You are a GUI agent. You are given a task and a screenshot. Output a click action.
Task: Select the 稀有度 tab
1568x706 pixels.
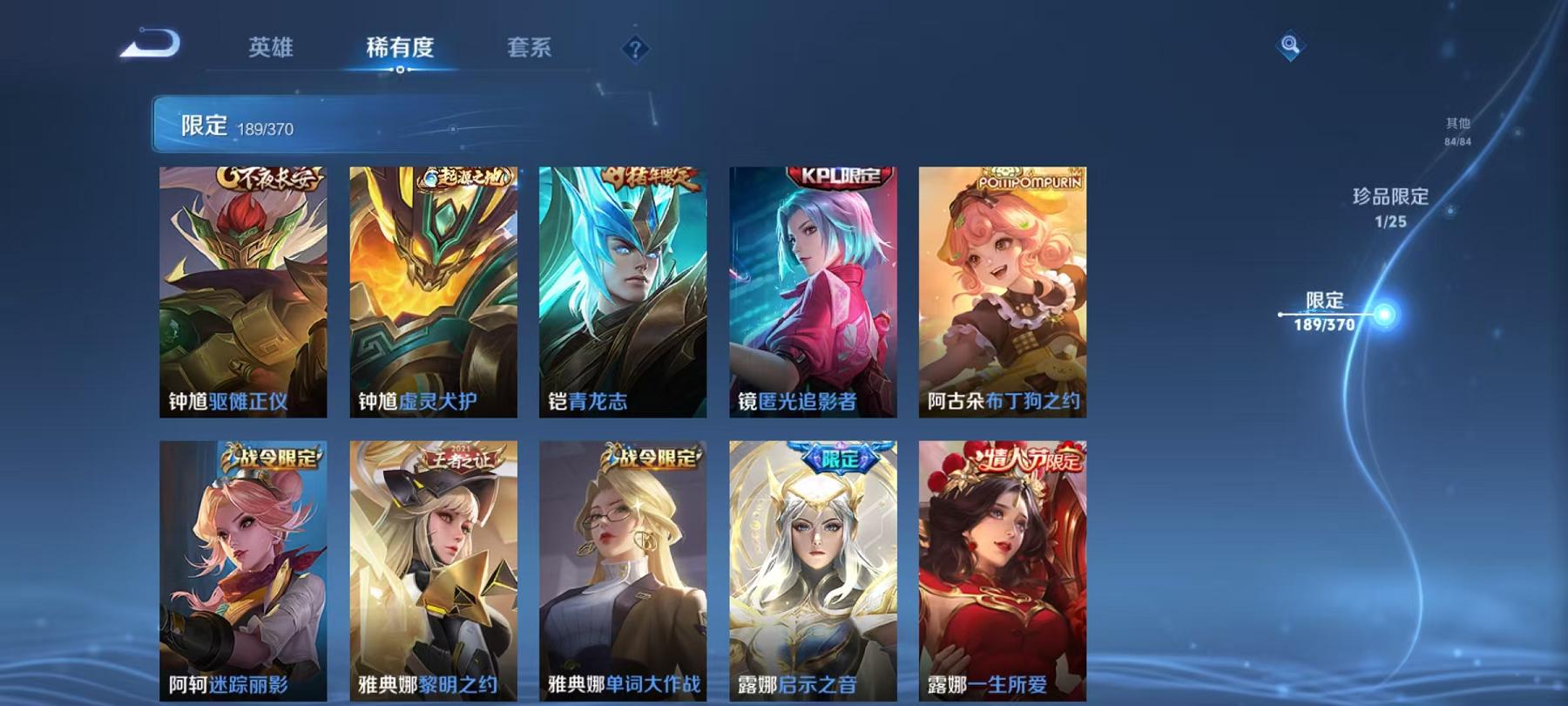tap(401, 50)
